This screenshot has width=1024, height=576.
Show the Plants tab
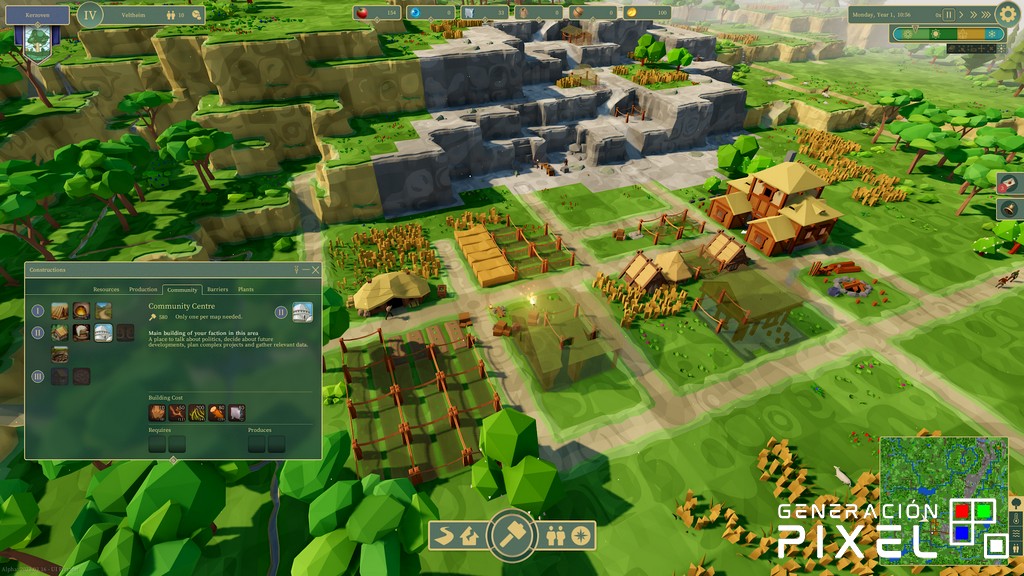(x=245, y=289)
